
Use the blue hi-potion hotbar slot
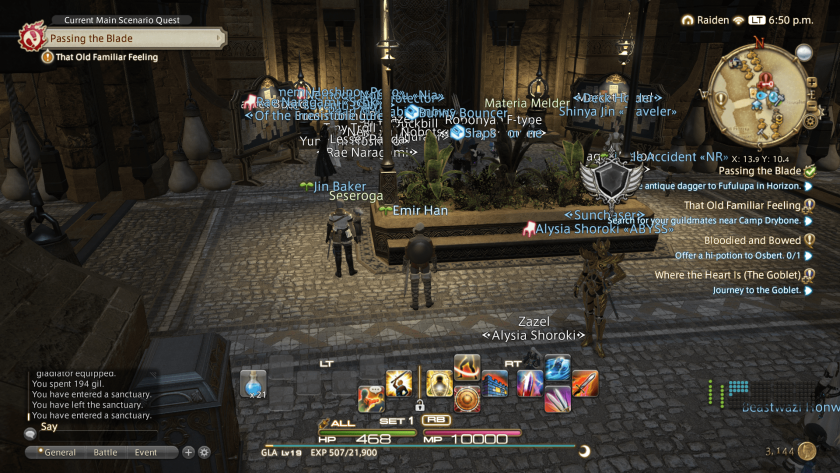point(253,385)
